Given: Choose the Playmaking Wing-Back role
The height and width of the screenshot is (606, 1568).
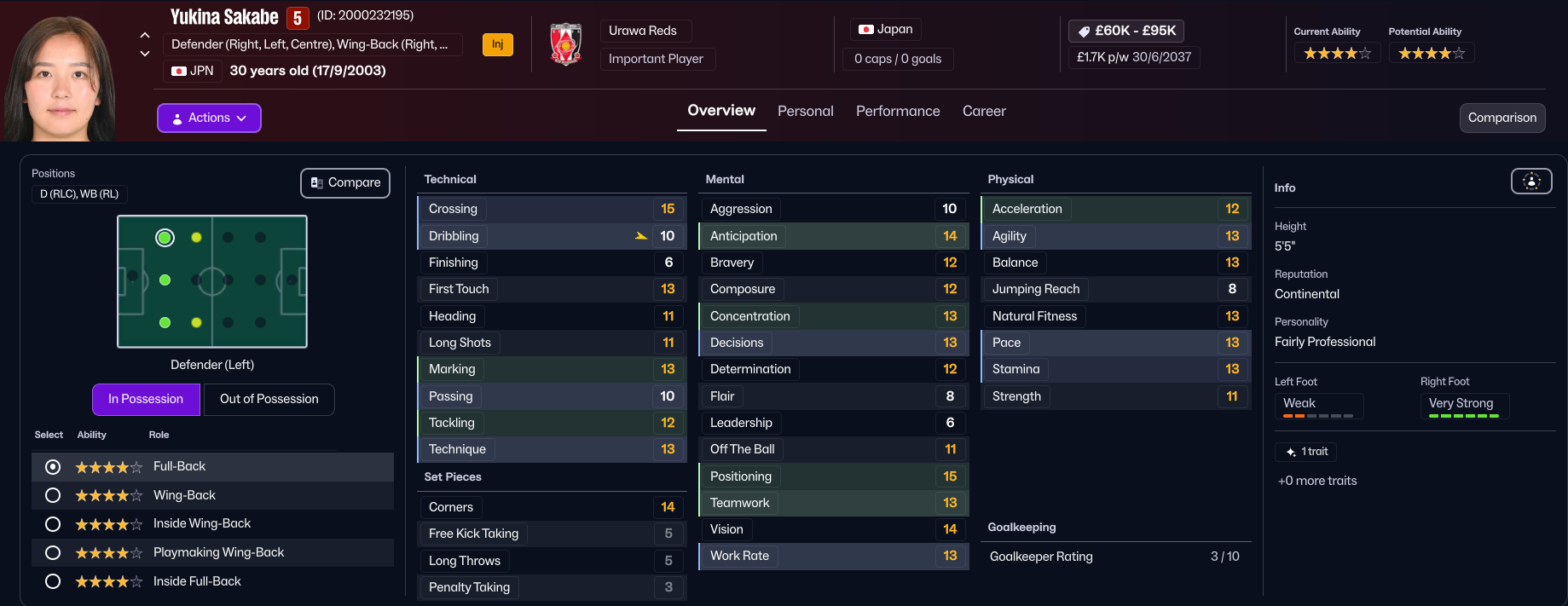Looking at the screenshot, I should pyautogui.click(x=53, y=552).
